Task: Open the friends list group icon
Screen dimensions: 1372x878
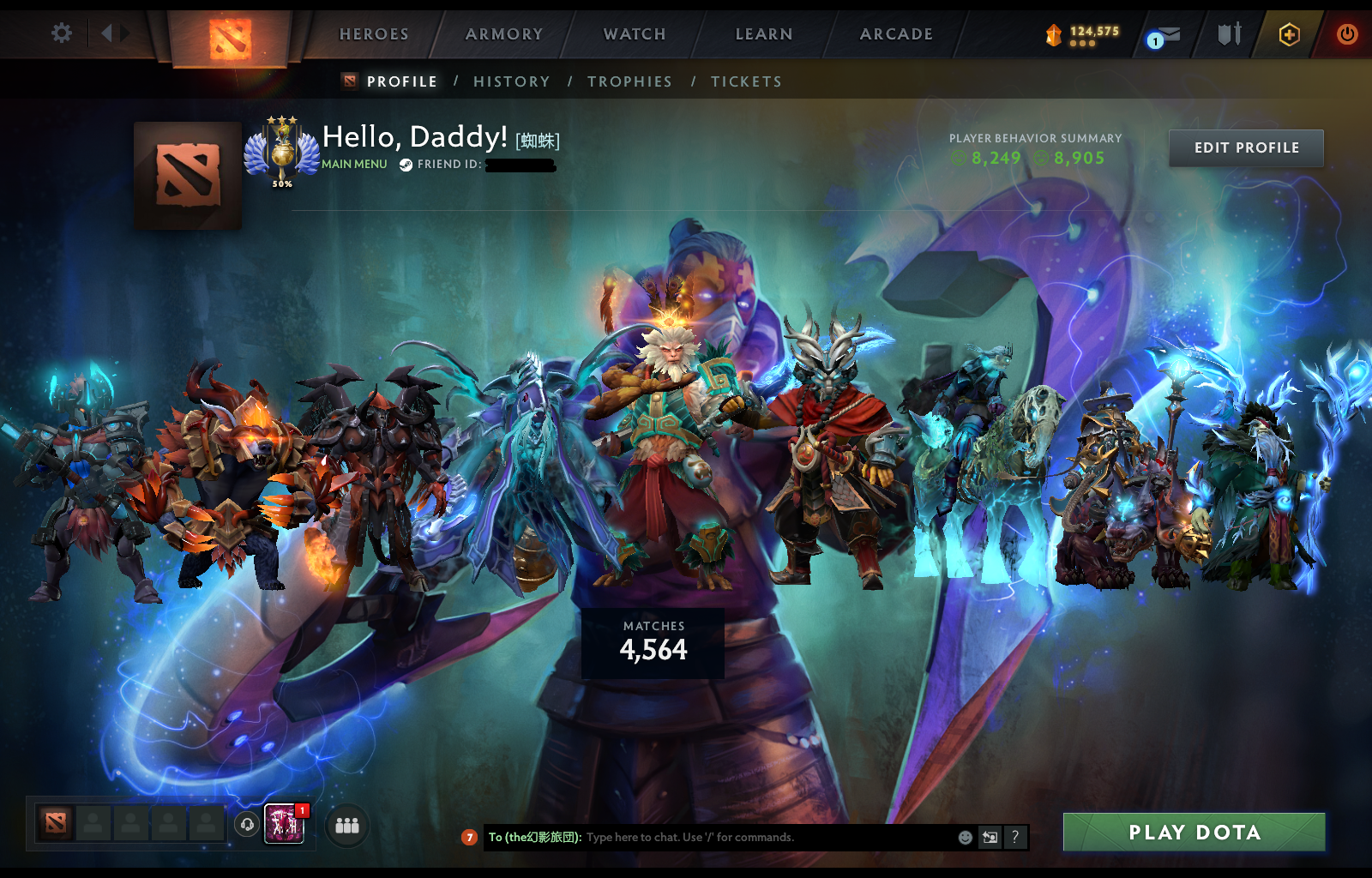Action: click(346, 826)
